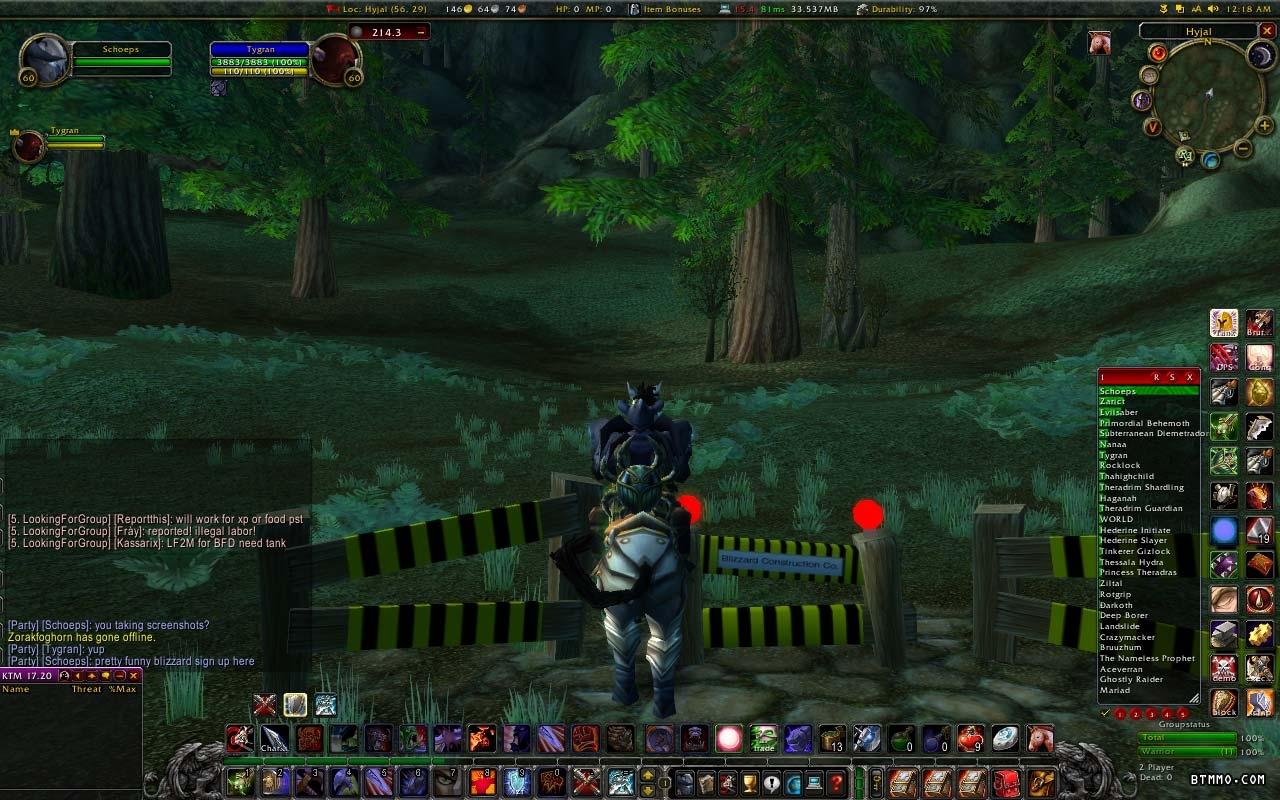Activate the Charge ability icon

point(274,739)
